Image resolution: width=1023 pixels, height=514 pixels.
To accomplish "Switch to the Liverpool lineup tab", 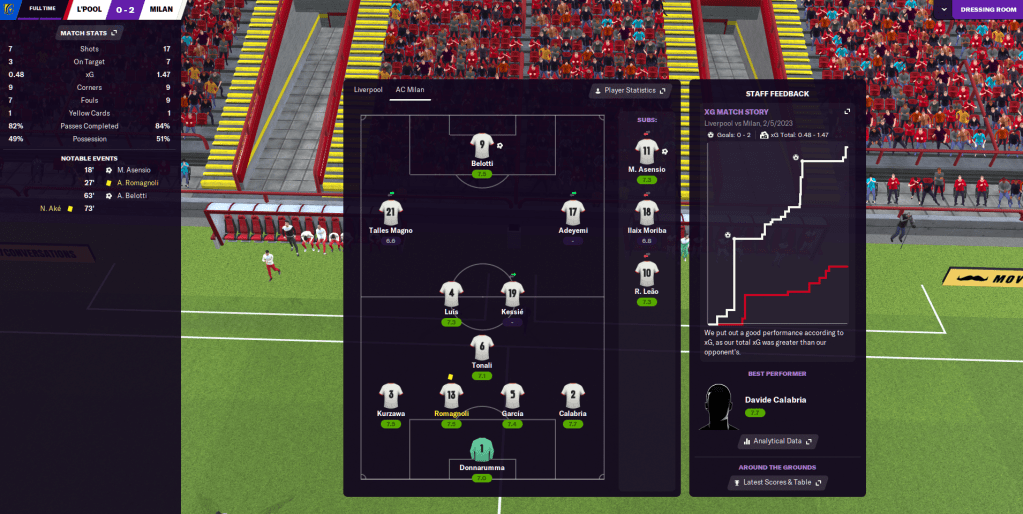I will tap(368, 90).
